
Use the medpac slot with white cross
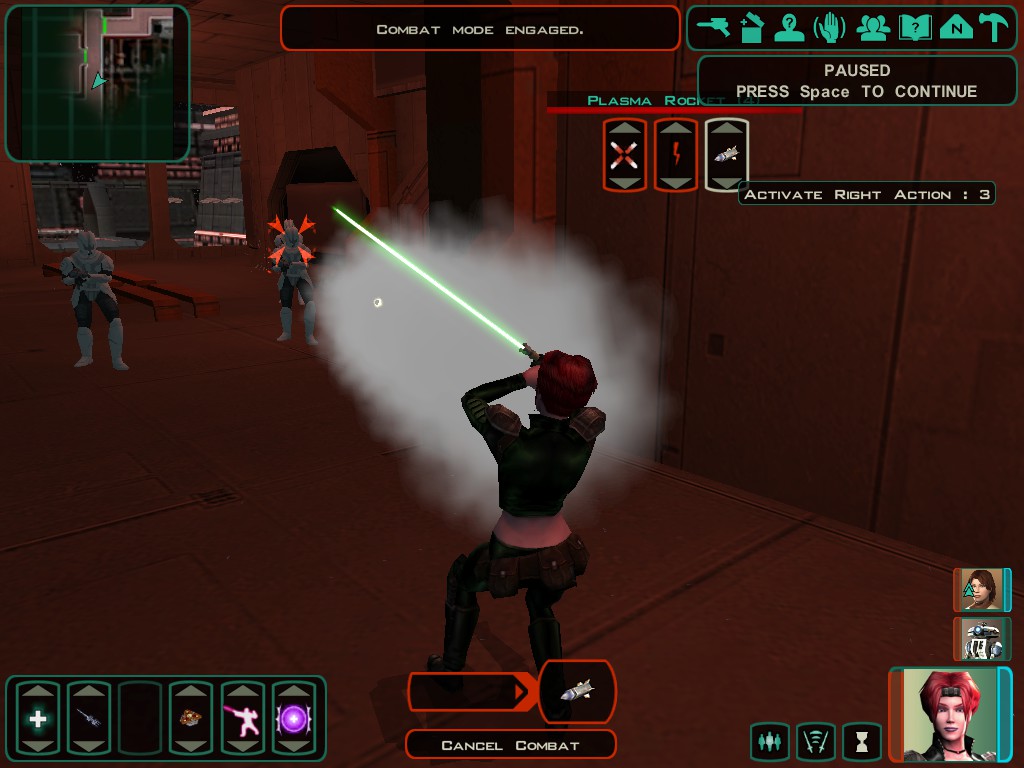(38, 717)
